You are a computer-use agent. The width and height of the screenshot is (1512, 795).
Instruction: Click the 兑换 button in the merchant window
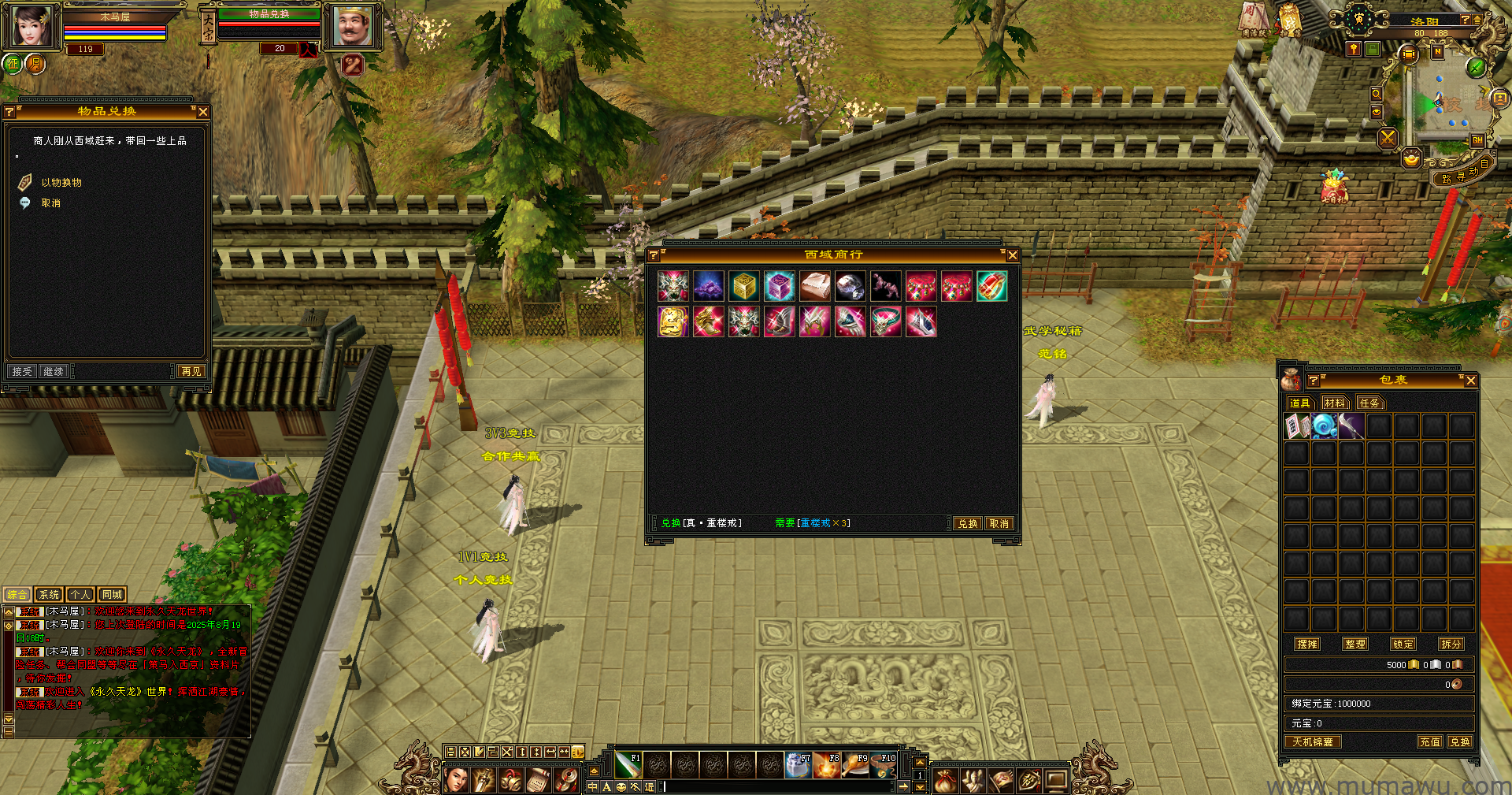(967, 523)
